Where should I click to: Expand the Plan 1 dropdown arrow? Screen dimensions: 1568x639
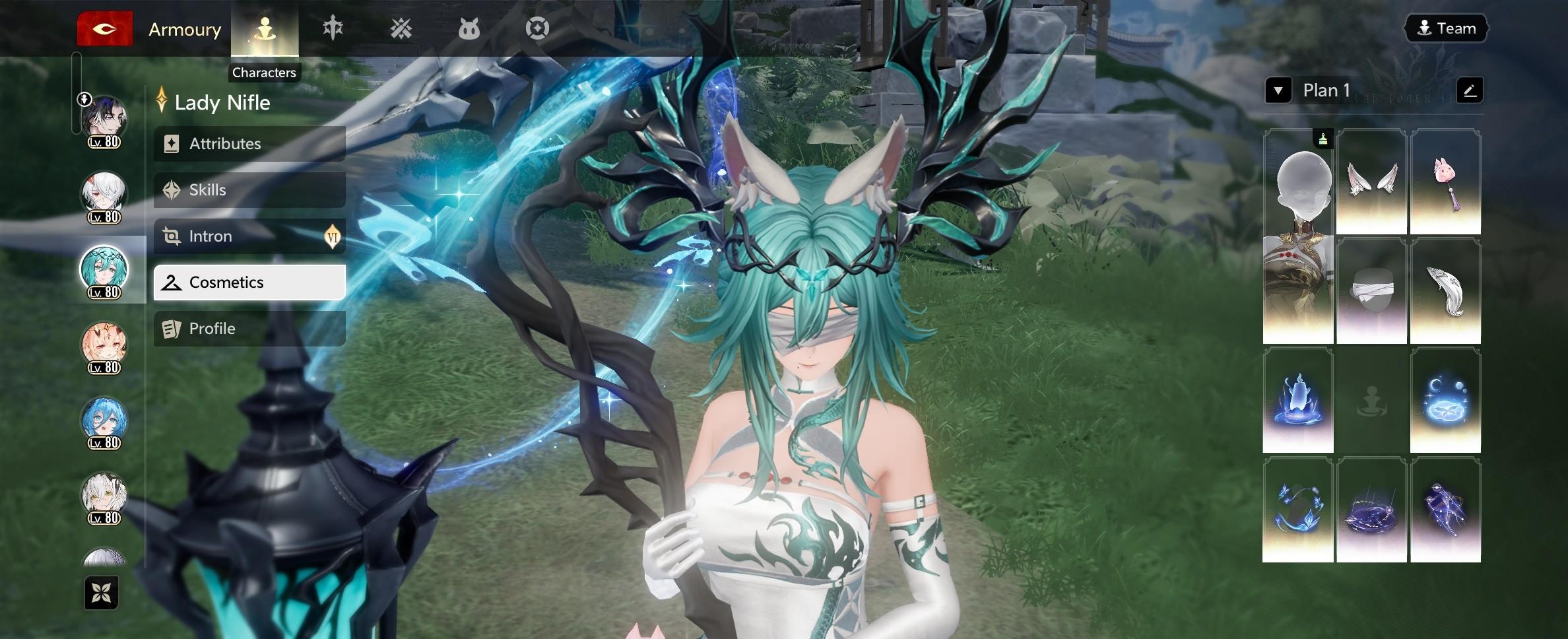(x=1278, y=90)
